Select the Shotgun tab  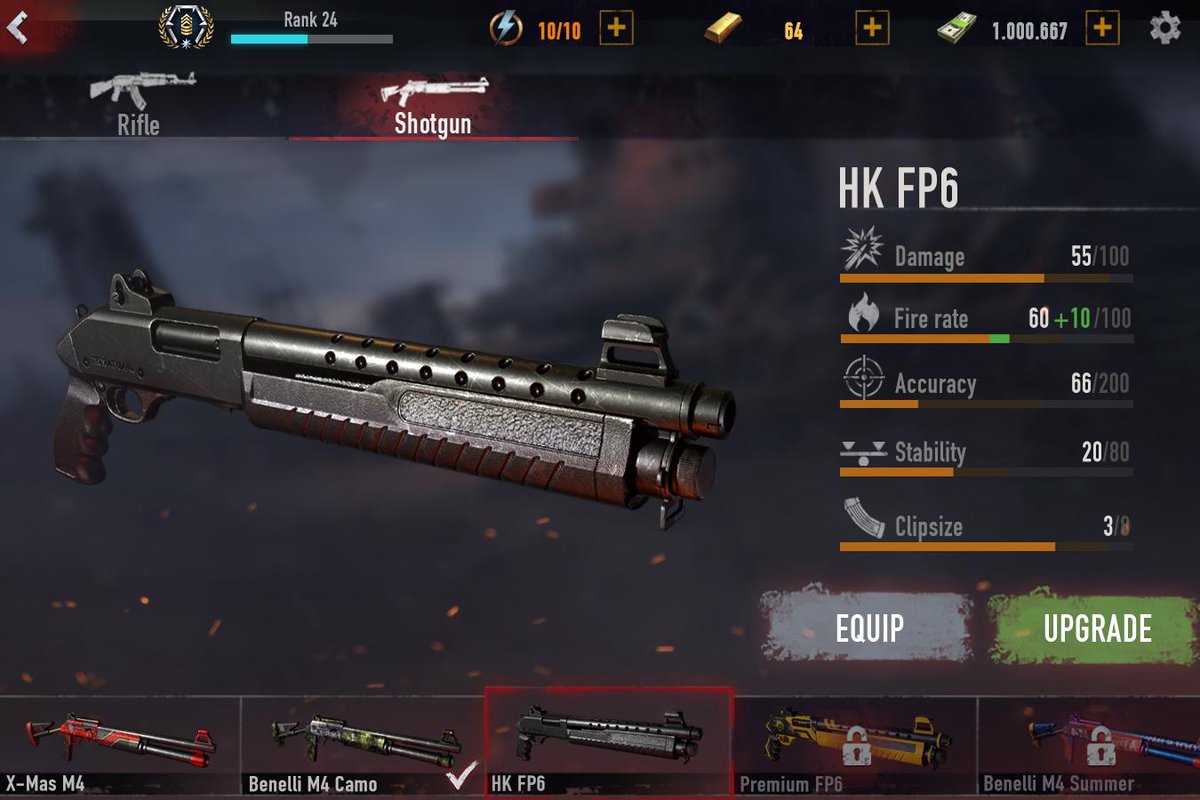click(x=433, y=104)
